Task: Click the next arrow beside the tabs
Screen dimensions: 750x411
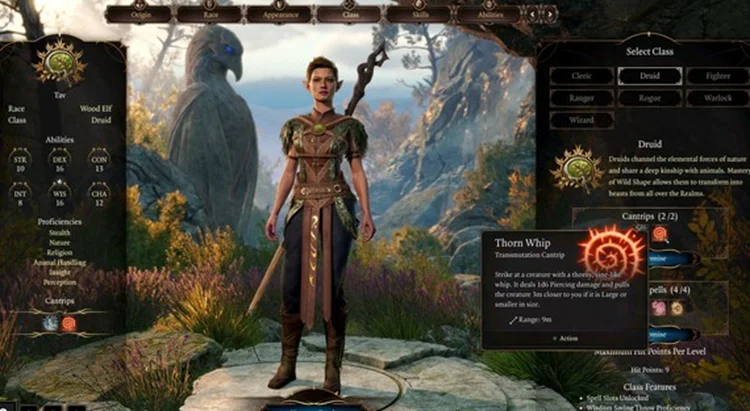Action: click(551, 15)
